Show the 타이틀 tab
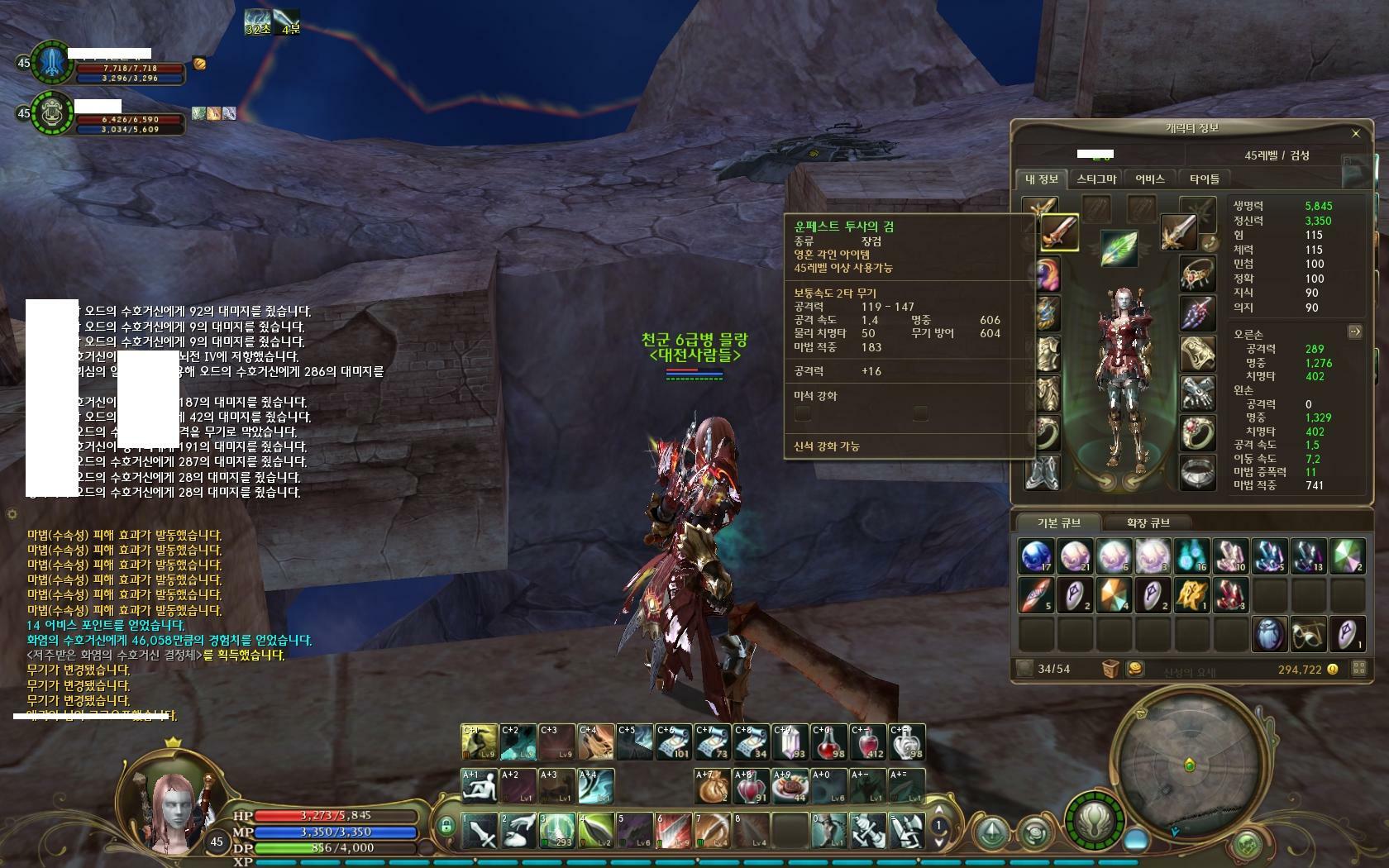This screenshot has height=868, width=1389. (x=1204, y=179)
